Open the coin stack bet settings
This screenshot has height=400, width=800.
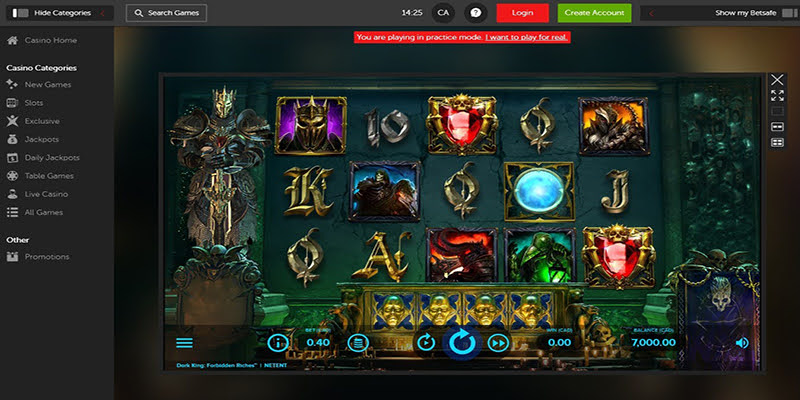[x=358, y=343]
